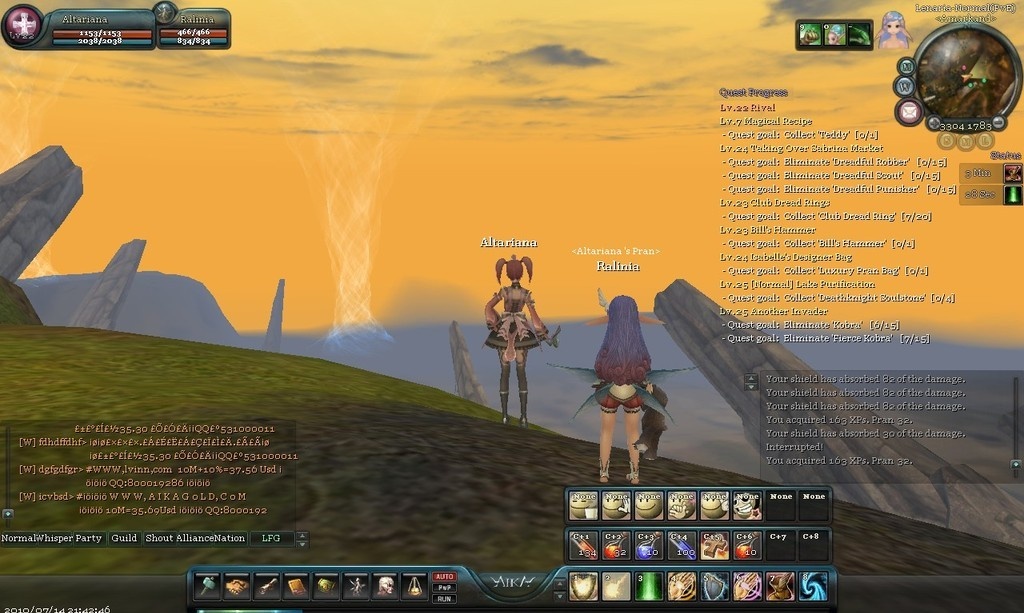Click the W button beside the minimap
1024x613 pixels.
point(906,86)
